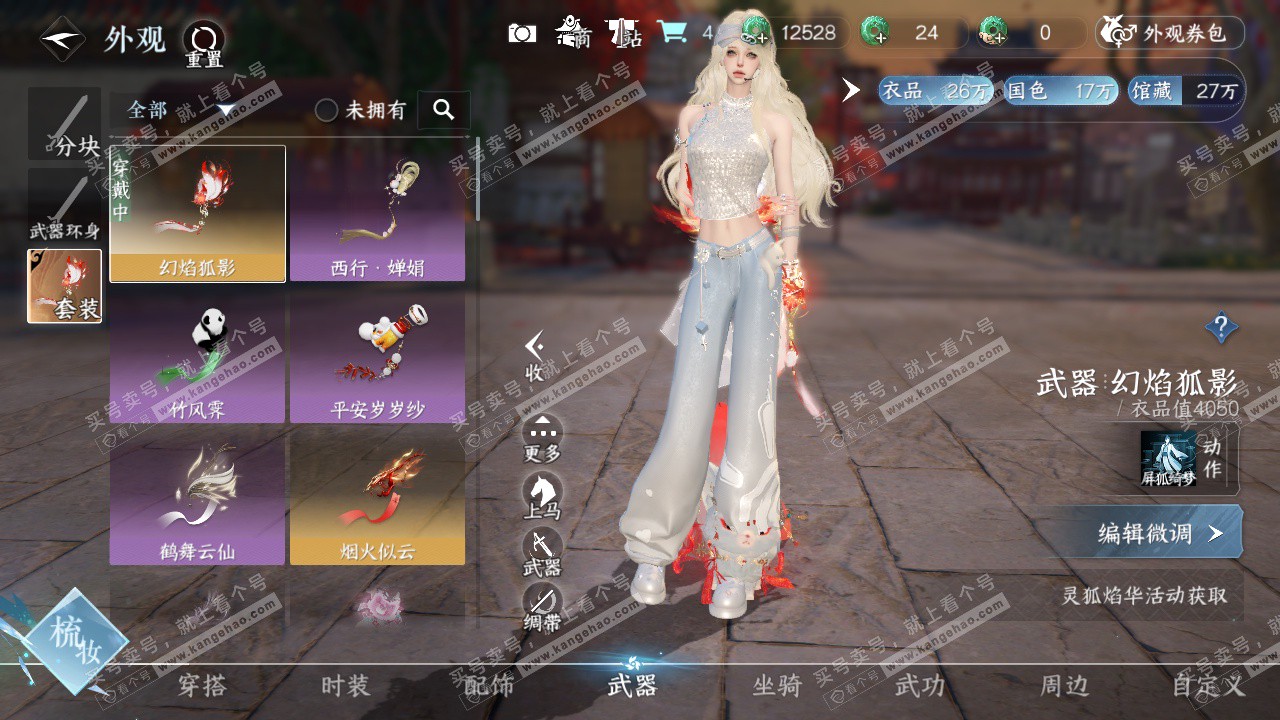Viewport: 1280px width, 720px height.
Task: Open the 全部 filter dropdown
Action: [180, 110]
